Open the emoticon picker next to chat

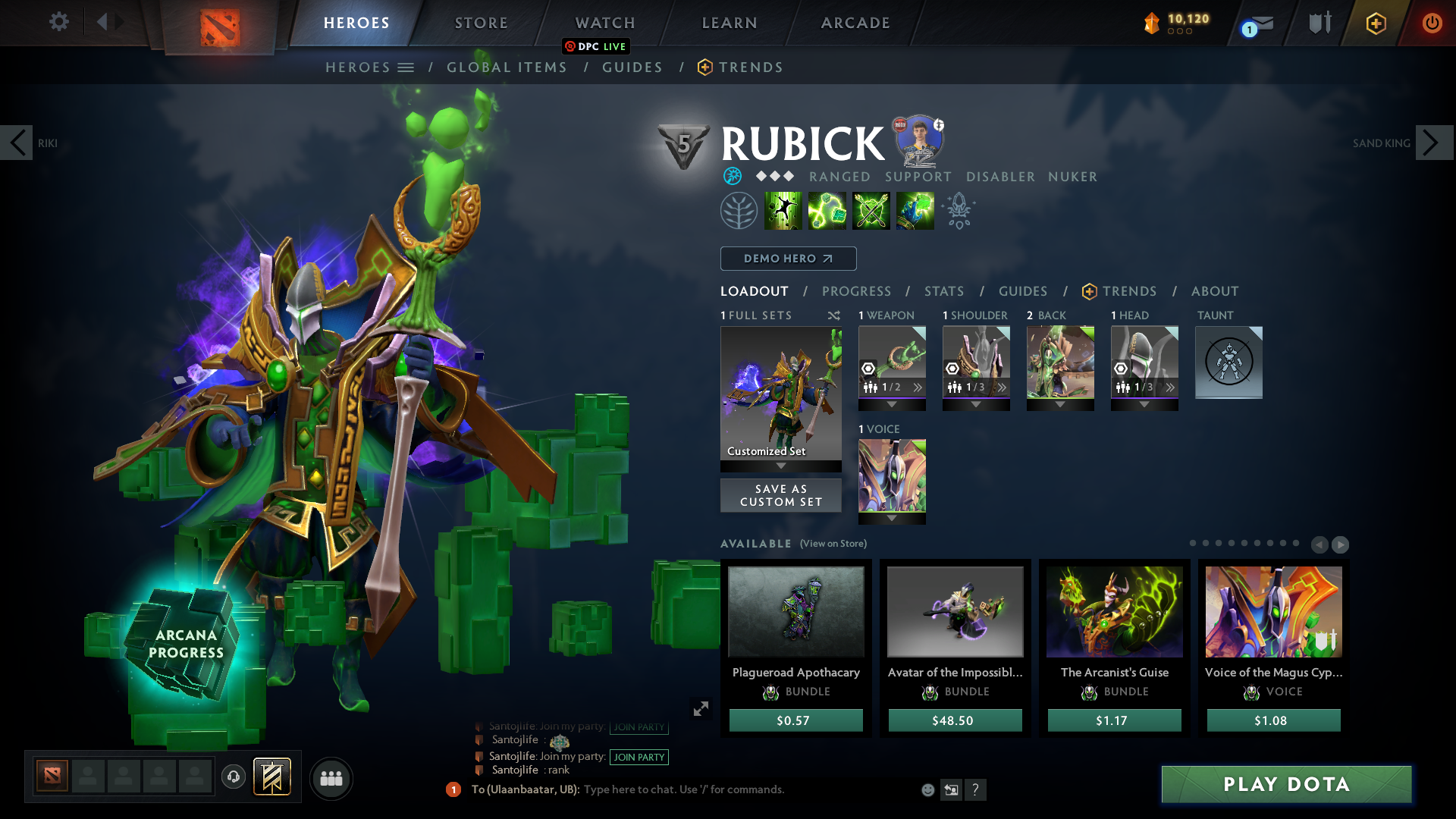[927, 789]
